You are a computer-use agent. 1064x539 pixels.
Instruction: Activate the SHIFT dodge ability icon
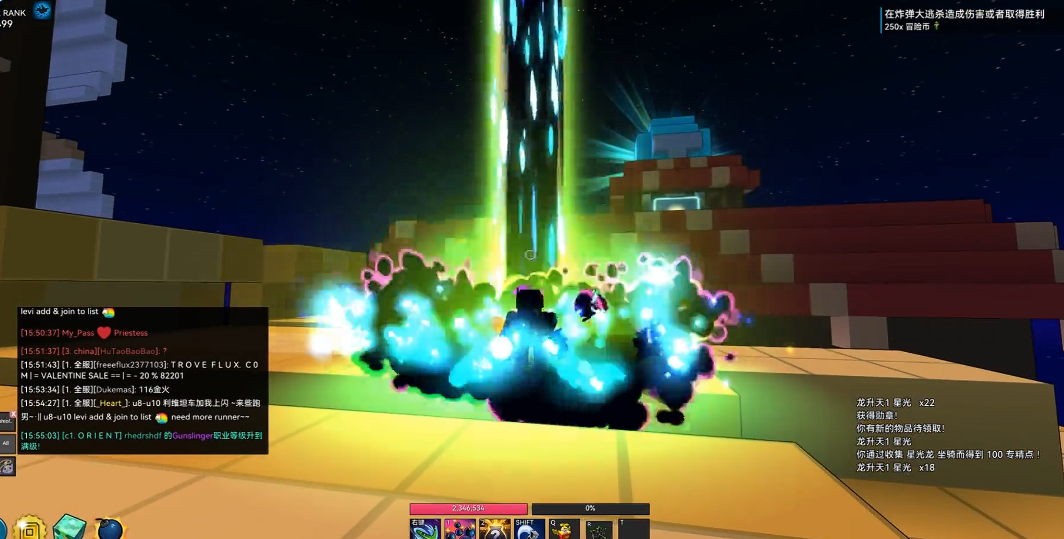tap(529, 529)
